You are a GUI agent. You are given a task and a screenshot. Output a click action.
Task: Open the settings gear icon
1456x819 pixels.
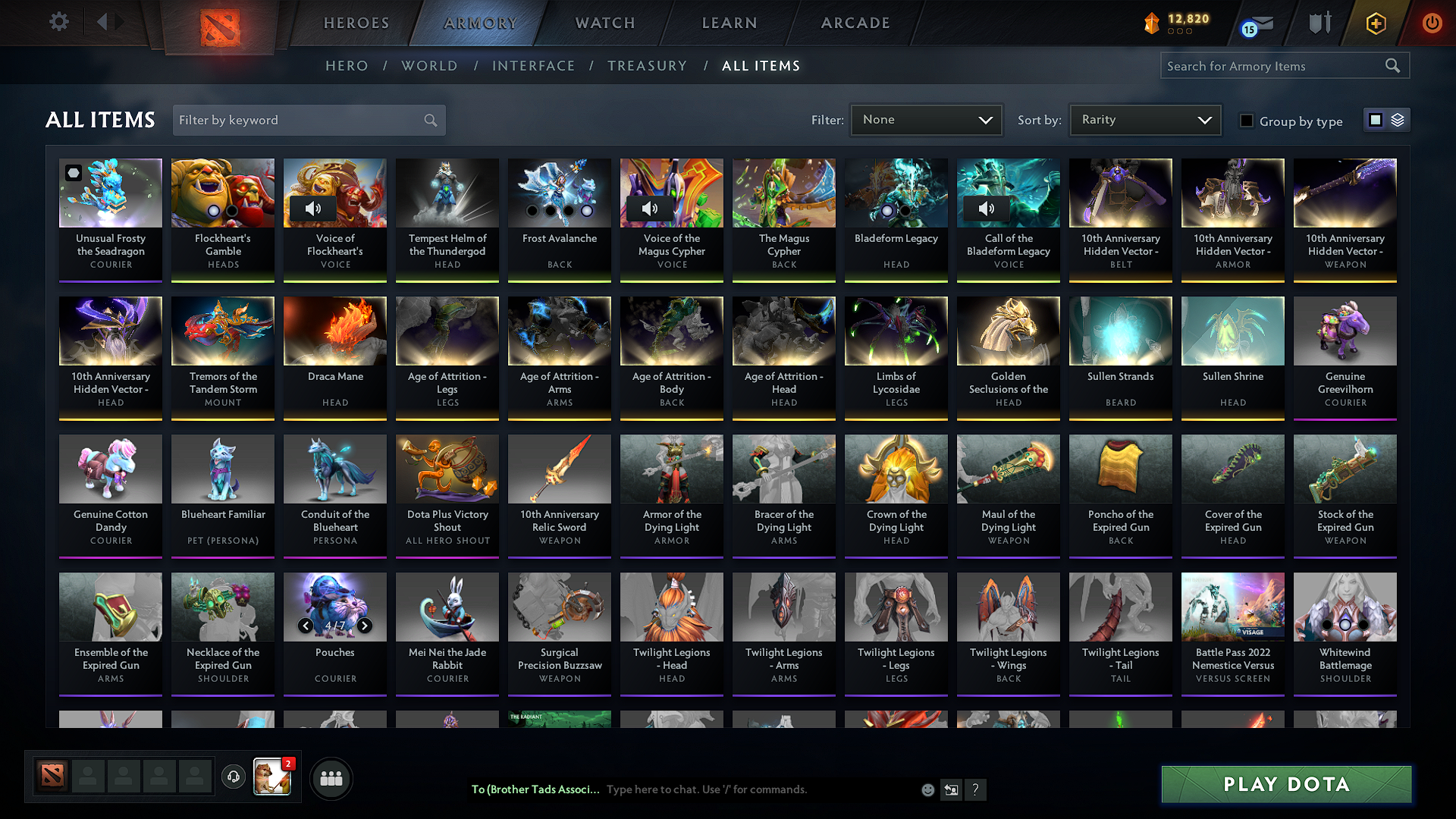58,22
